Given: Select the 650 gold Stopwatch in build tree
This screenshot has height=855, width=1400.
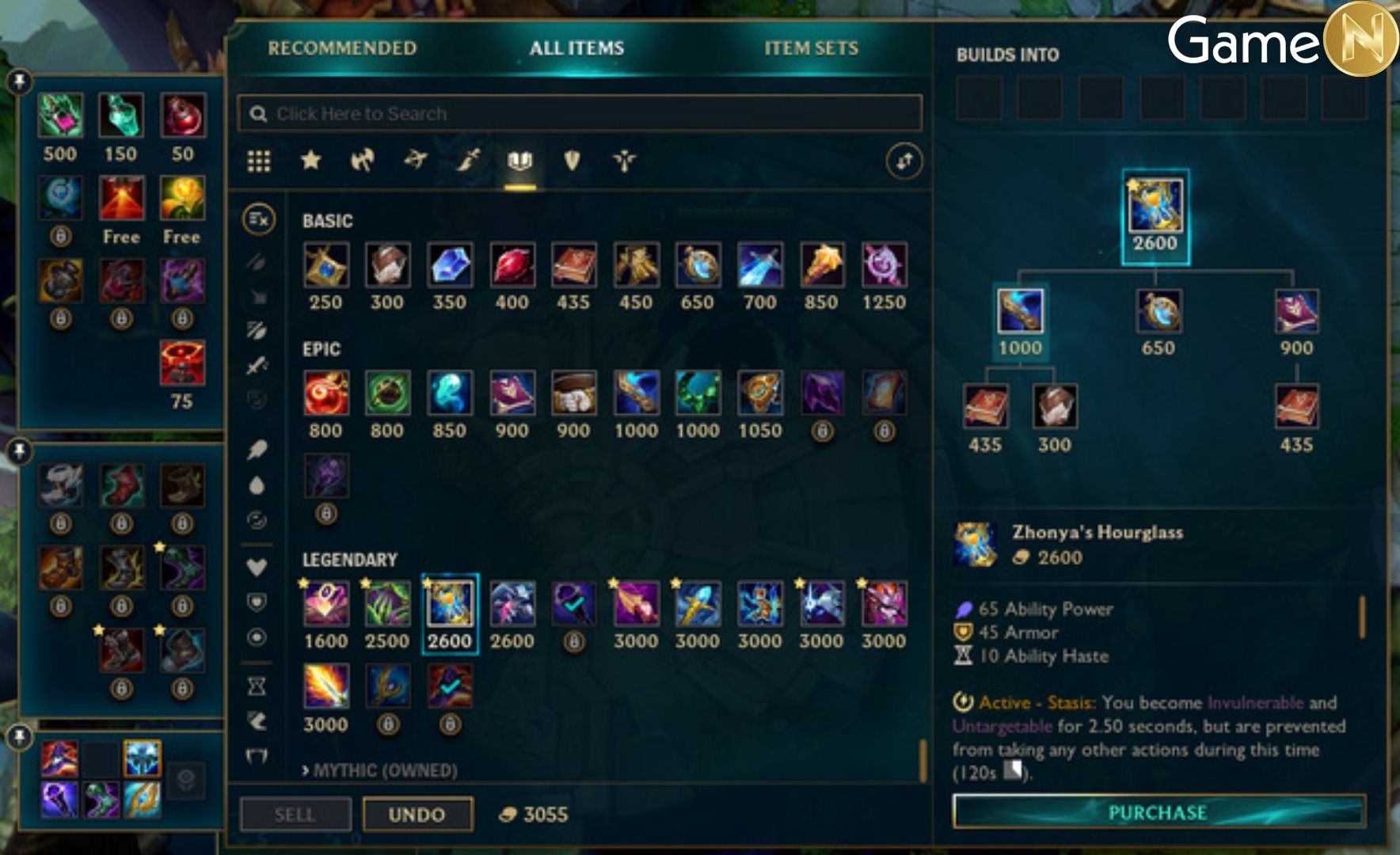Looking at the screenshot, I should (x=1158, y=311).
